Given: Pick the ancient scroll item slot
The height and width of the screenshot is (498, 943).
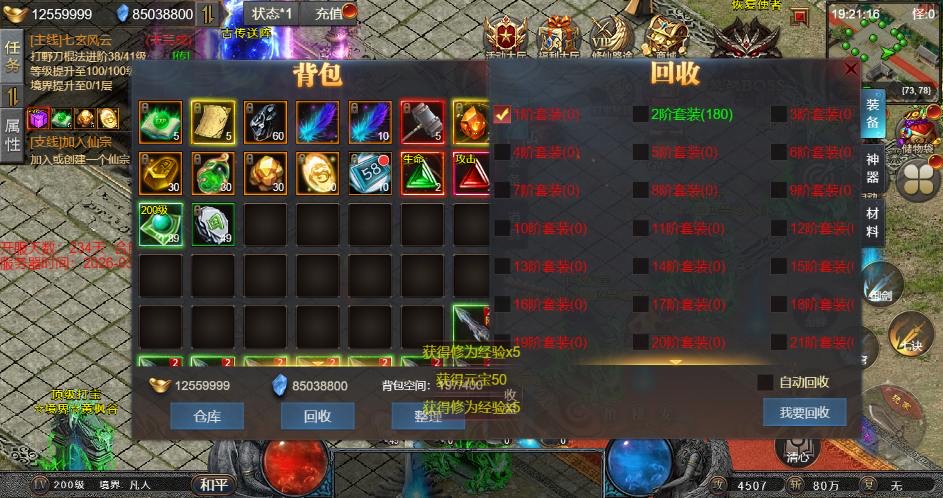Looking at the screenshot, I should pos(213,122).
